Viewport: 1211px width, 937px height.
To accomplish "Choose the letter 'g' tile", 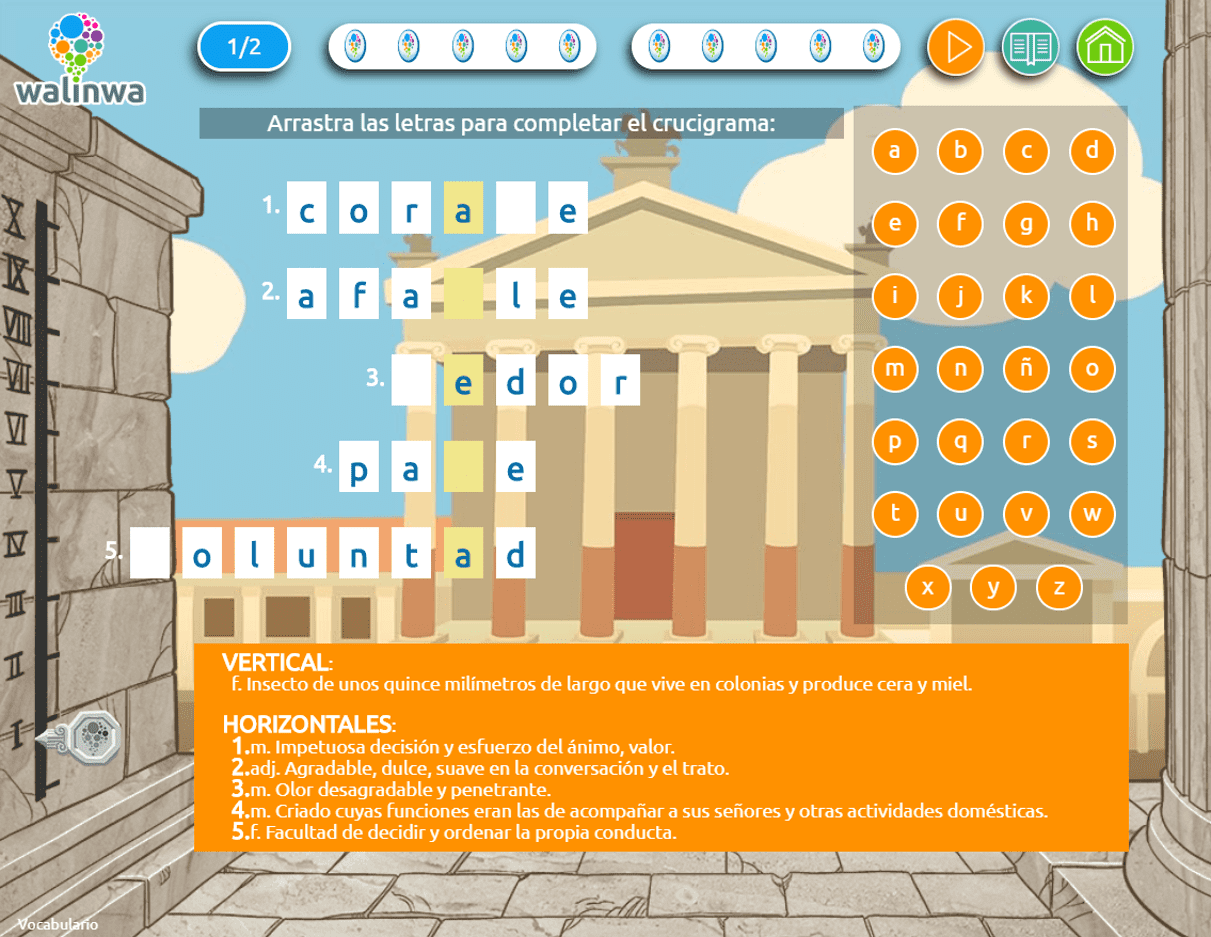I will pyautogui.click(x=1026, y=224).
